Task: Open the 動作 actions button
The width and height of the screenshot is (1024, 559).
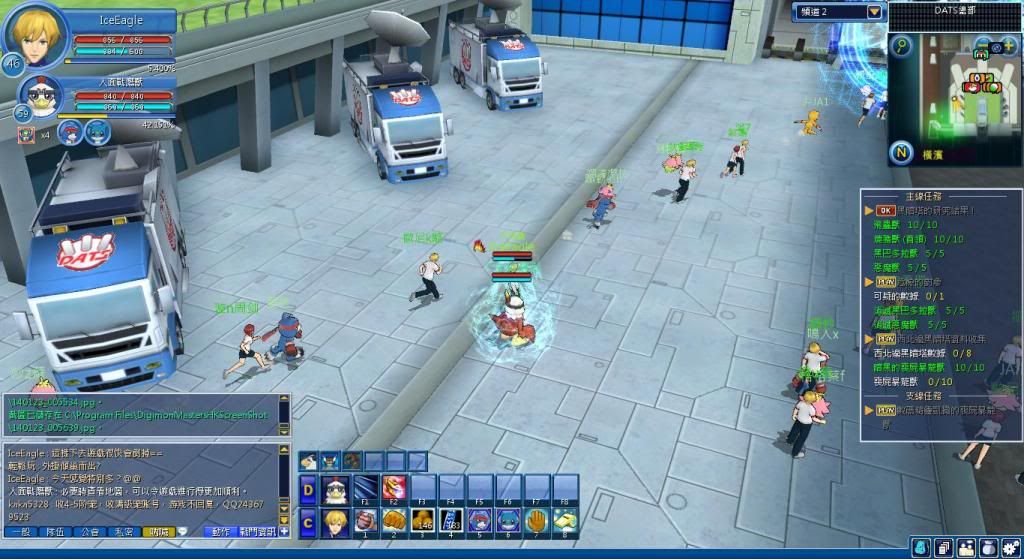Action: click(x=221, y=533)
